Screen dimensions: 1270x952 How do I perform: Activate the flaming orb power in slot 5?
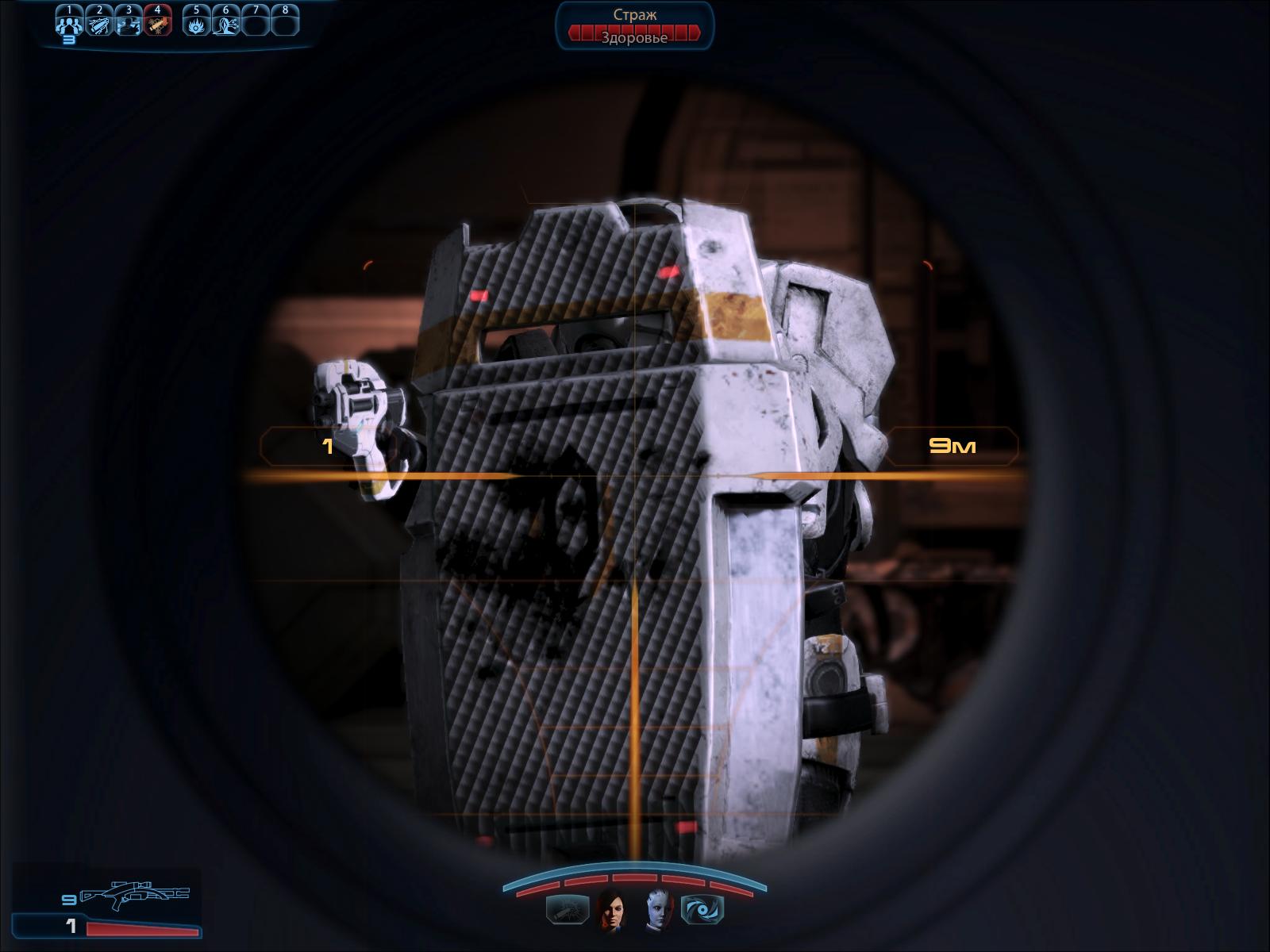(x=197, y=24)
